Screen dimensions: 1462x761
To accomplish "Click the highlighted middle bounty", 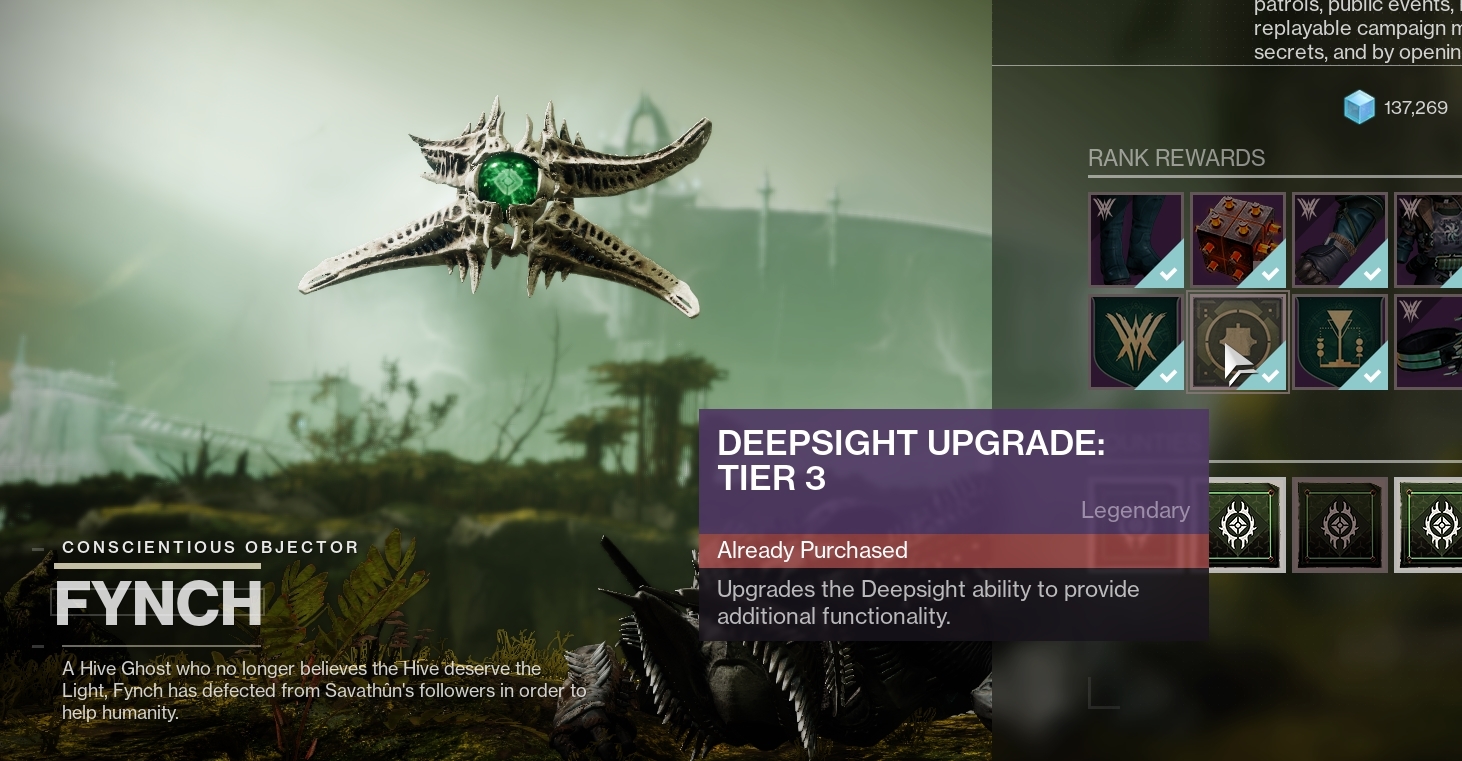I will (x=1339, y=524).
